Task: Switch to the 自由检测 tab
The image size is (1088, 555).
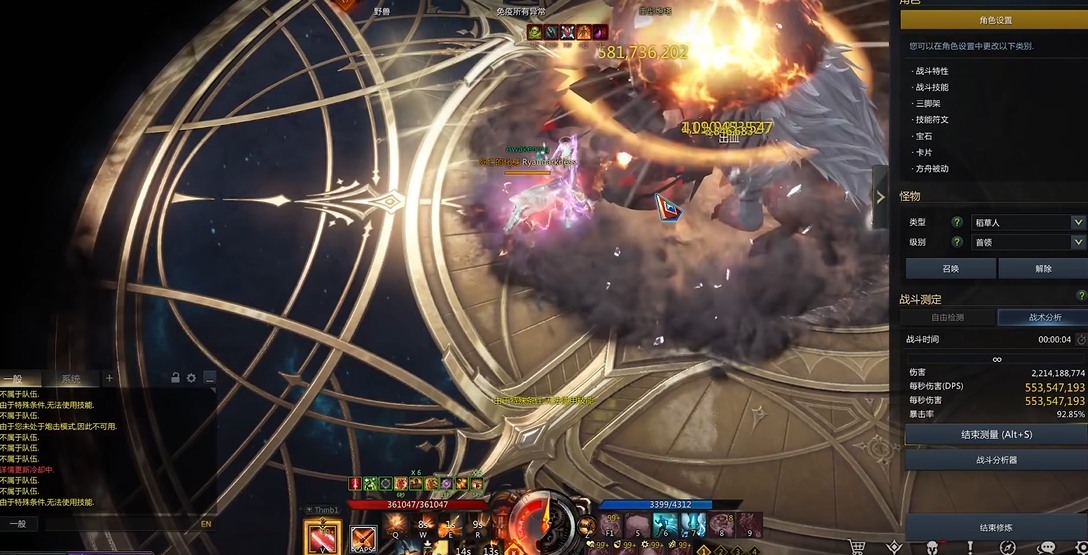Action: pyautogui.click(x=948, y=317)
